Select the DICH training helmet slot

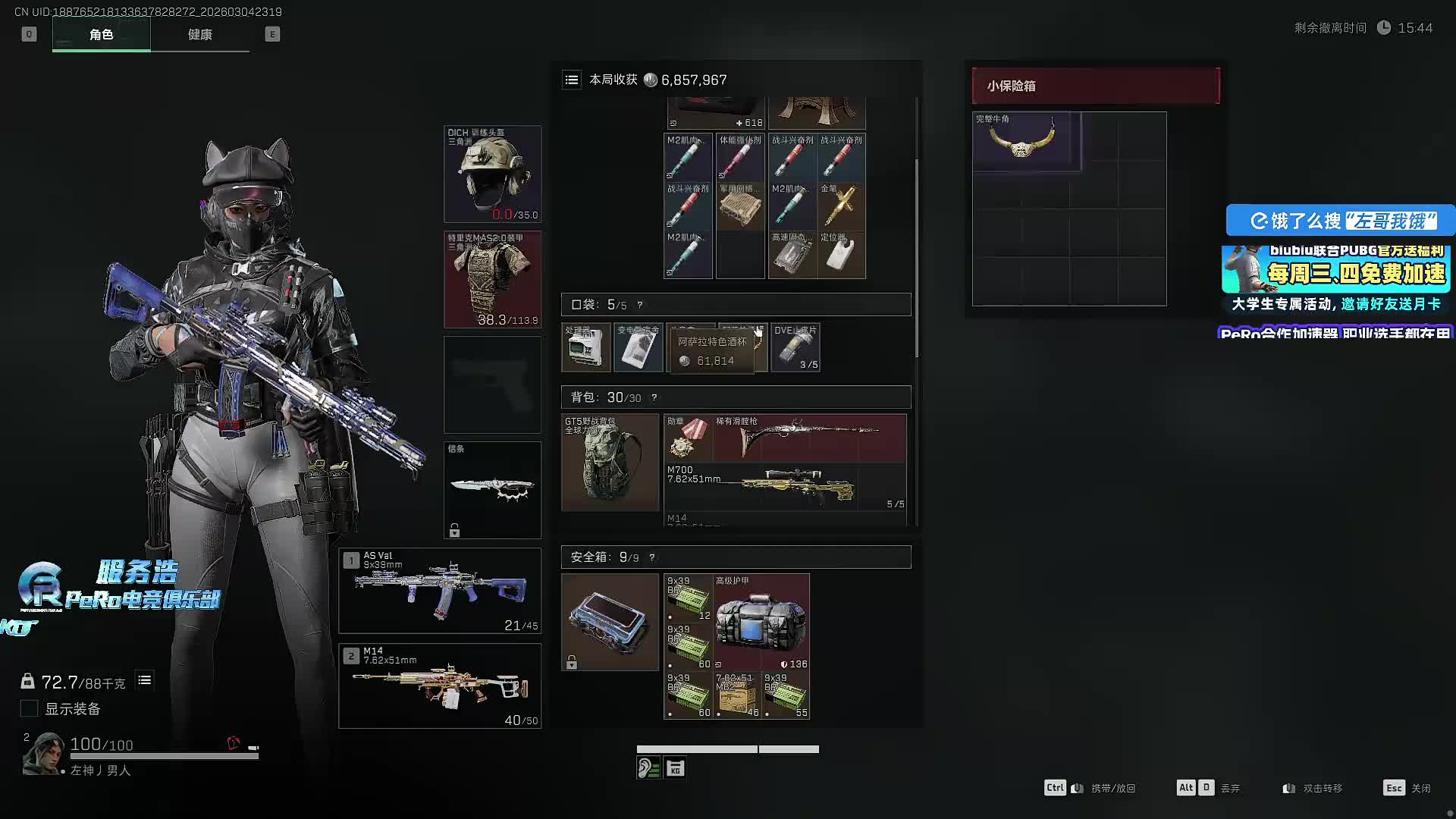click(x=492, y=174)
